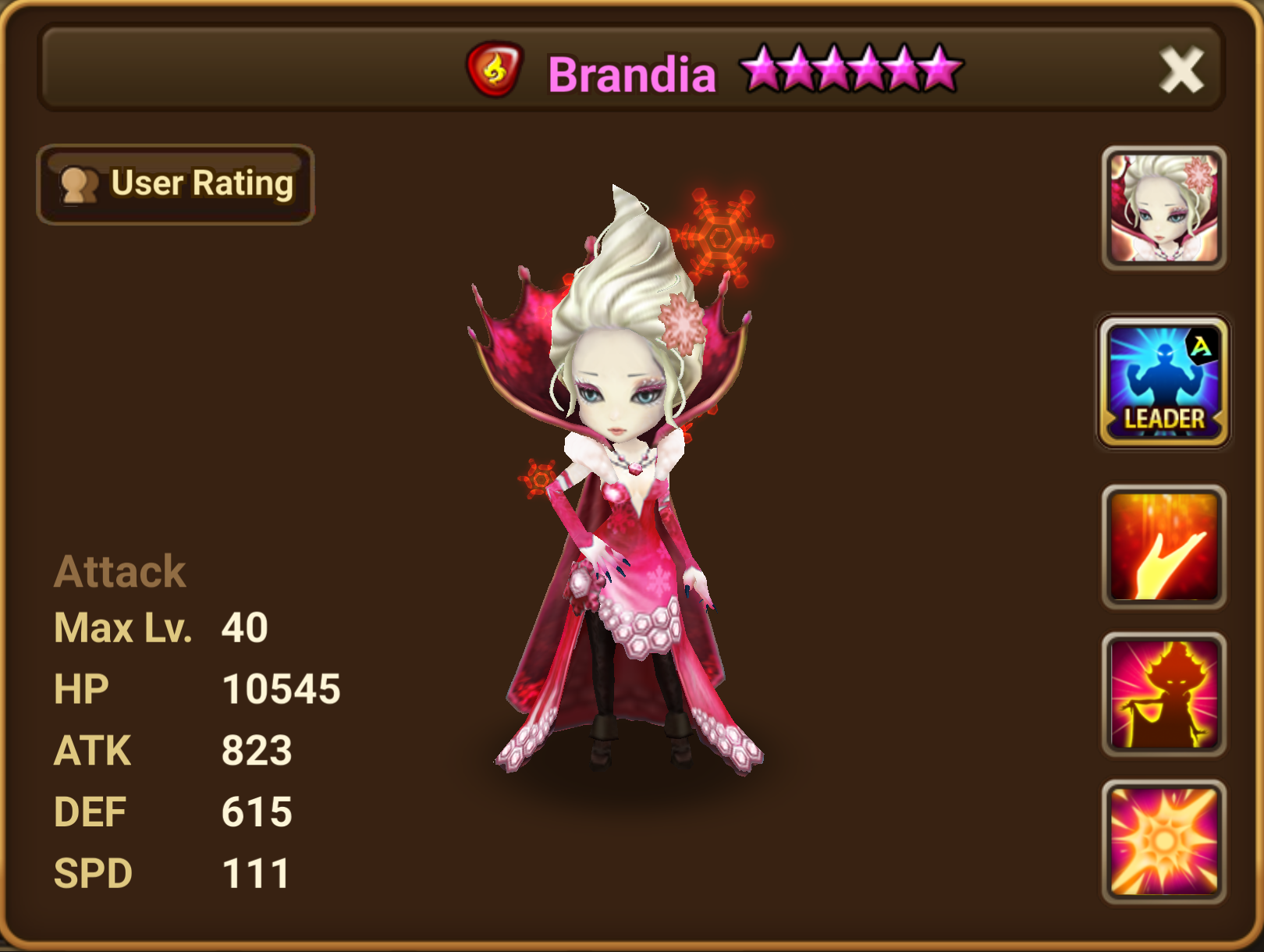Select the ATK value 823
Viewport: 1264px width, 952px height.
pos(257,748)
